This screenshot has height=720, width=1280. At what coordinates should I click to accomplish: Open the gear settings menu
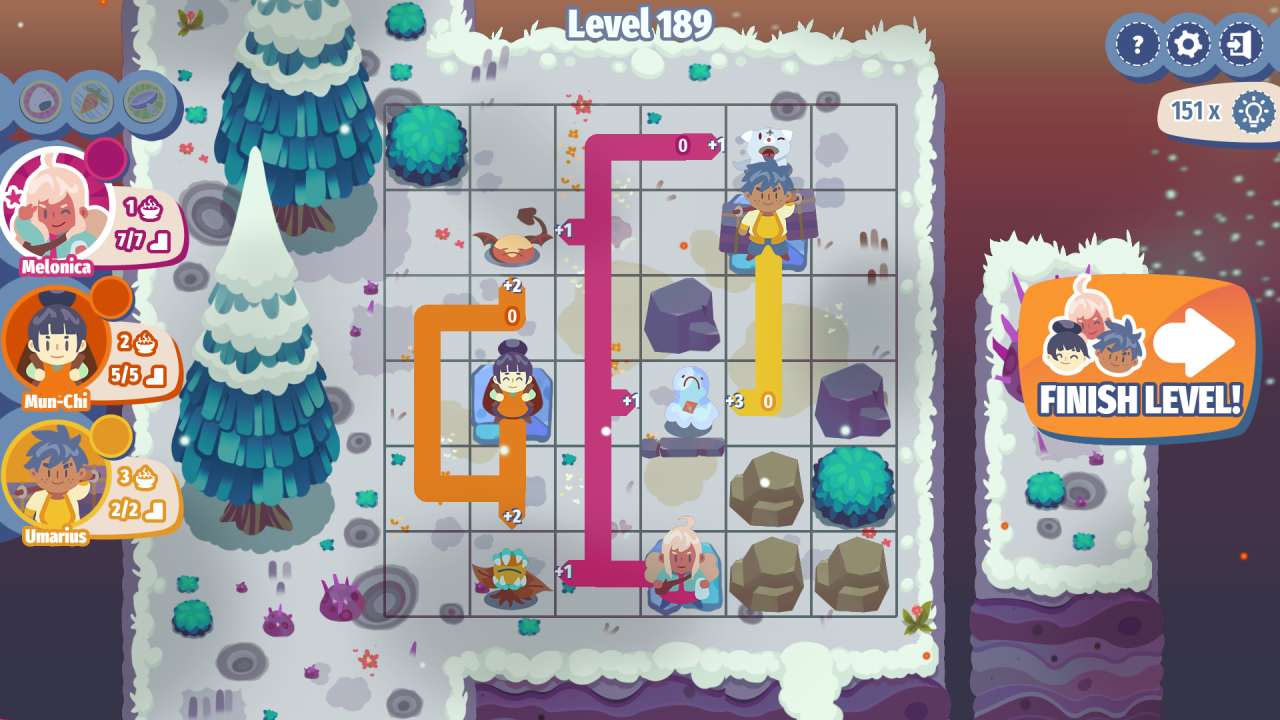(x=1188, y=45)
